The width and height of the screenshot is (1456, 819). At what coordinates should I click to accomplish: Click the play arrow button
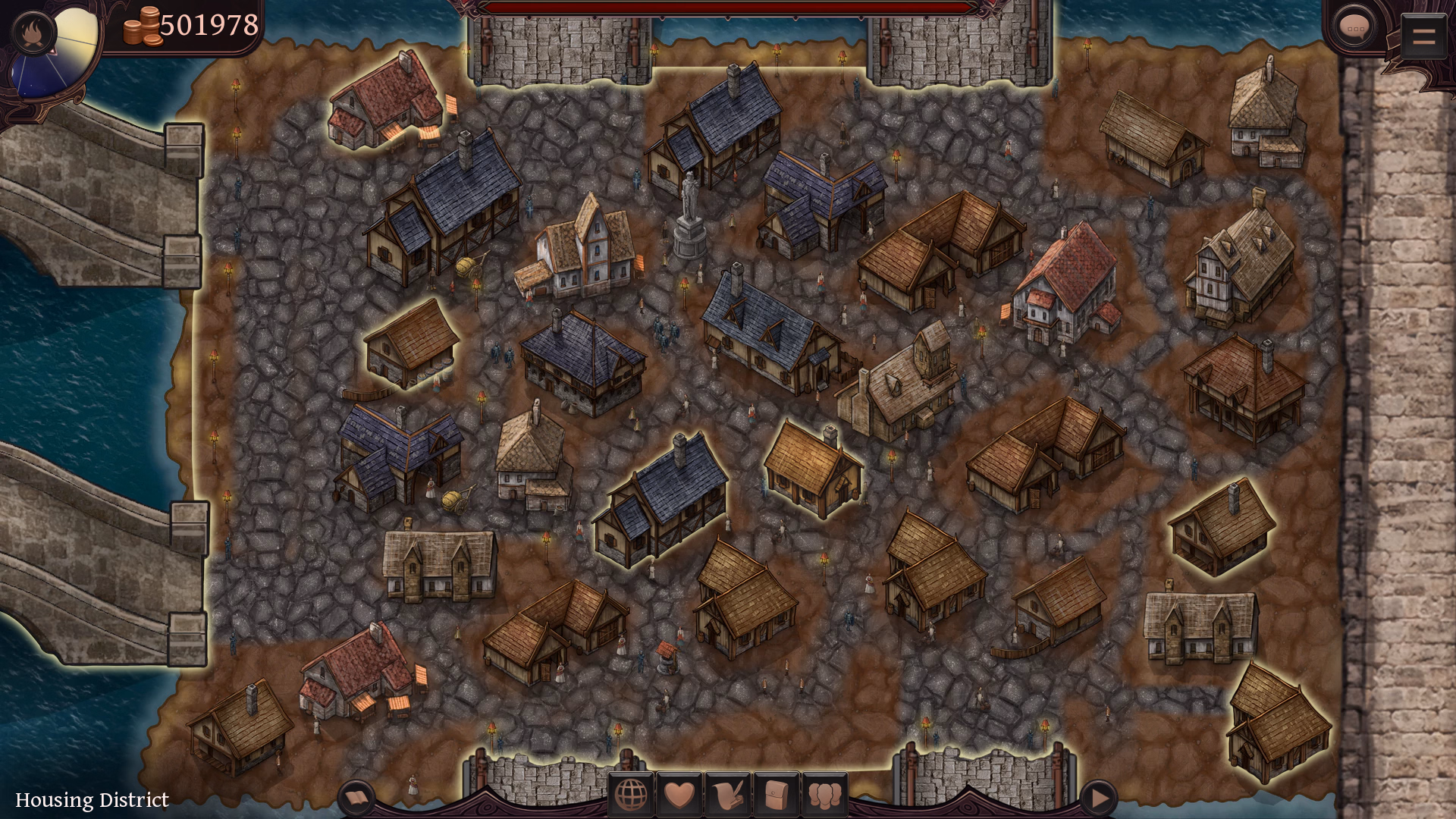tap(1098, 798)
